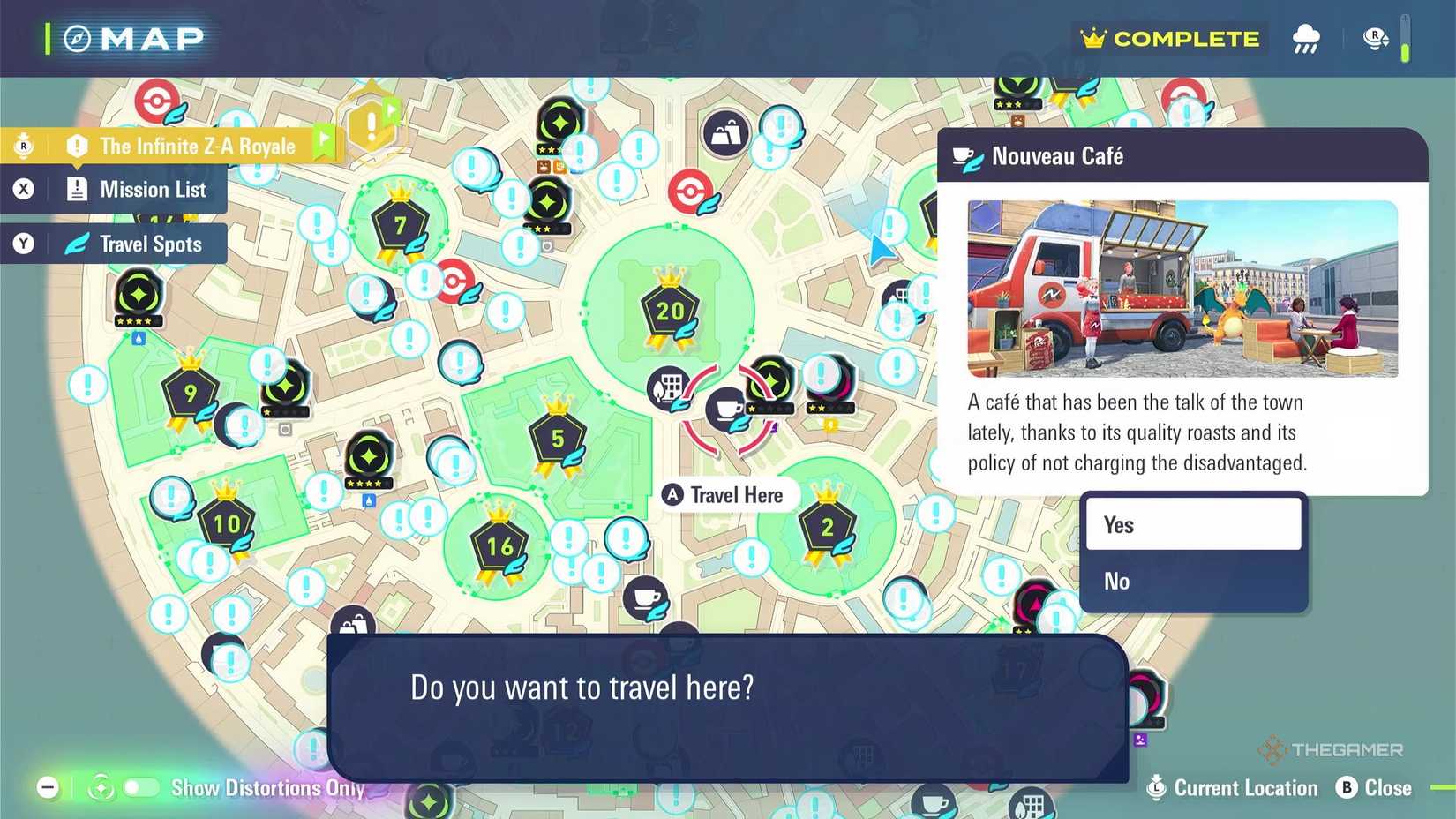Click the rain weather icon in top bar
The image size is (1456, 819).
tap(1306, 38)
